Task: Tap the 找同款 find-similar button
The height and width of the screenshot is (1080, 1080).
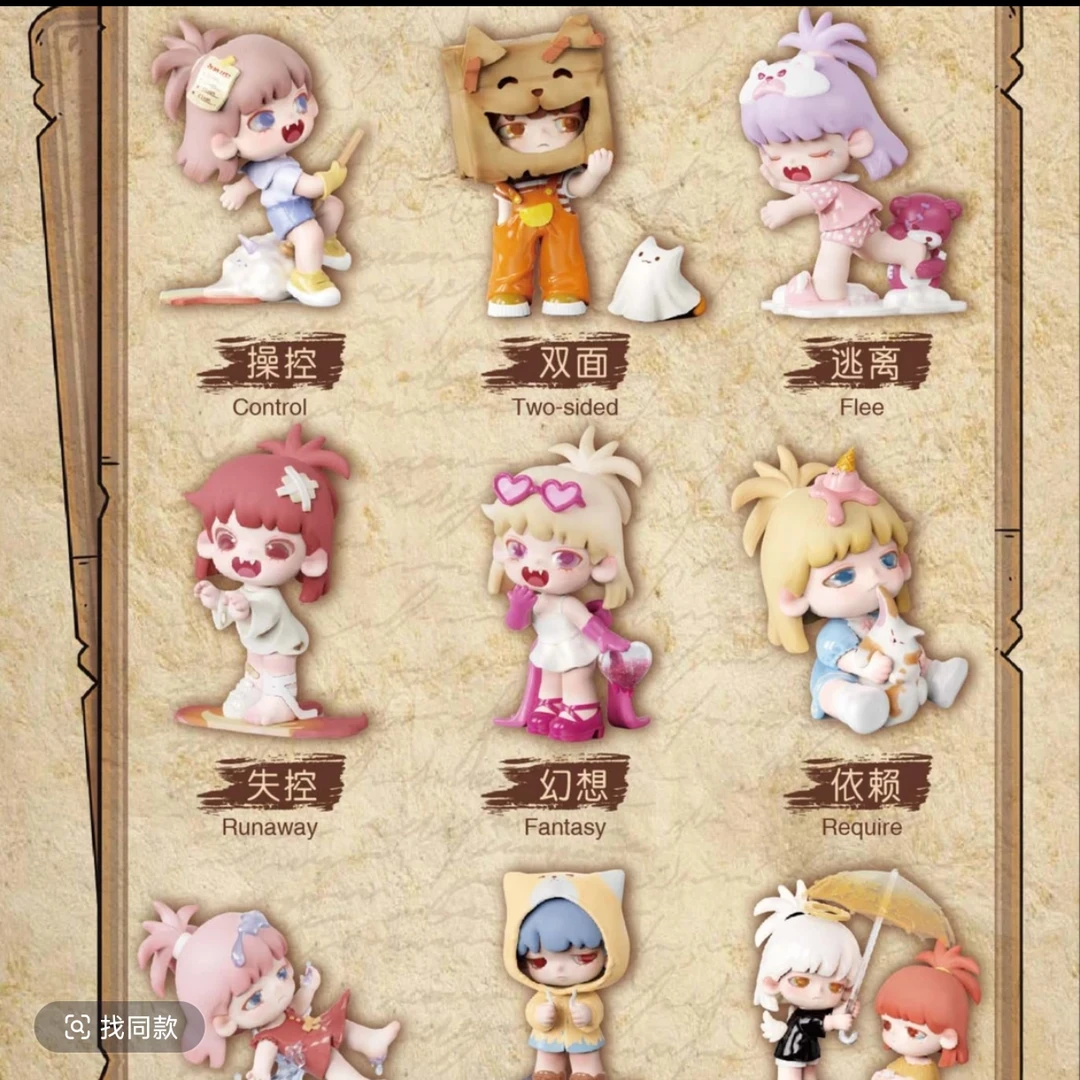Action: pos(120,1026)
